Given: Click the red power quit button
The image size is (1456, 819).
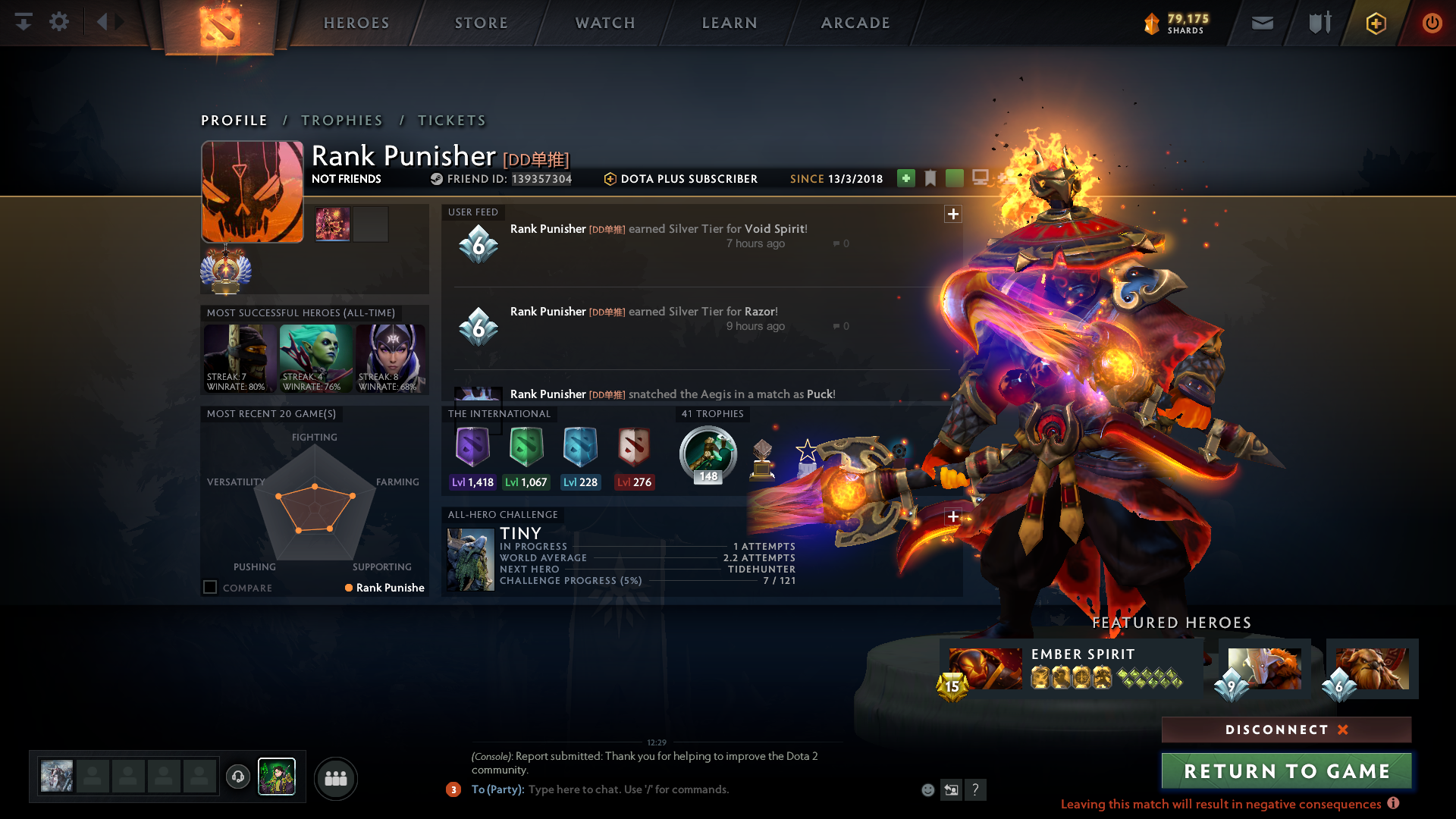Looking at the screenshot, I should coord(1432,23).
